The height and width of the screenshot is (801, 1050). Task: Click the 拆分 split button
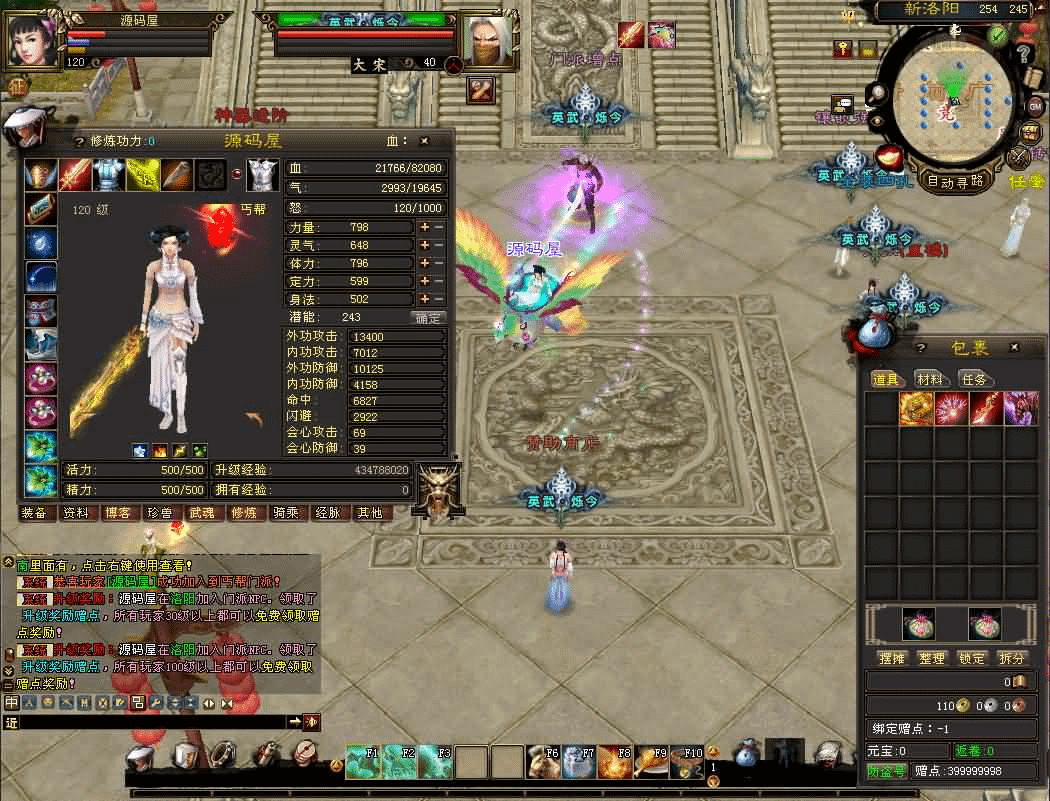1012,659
